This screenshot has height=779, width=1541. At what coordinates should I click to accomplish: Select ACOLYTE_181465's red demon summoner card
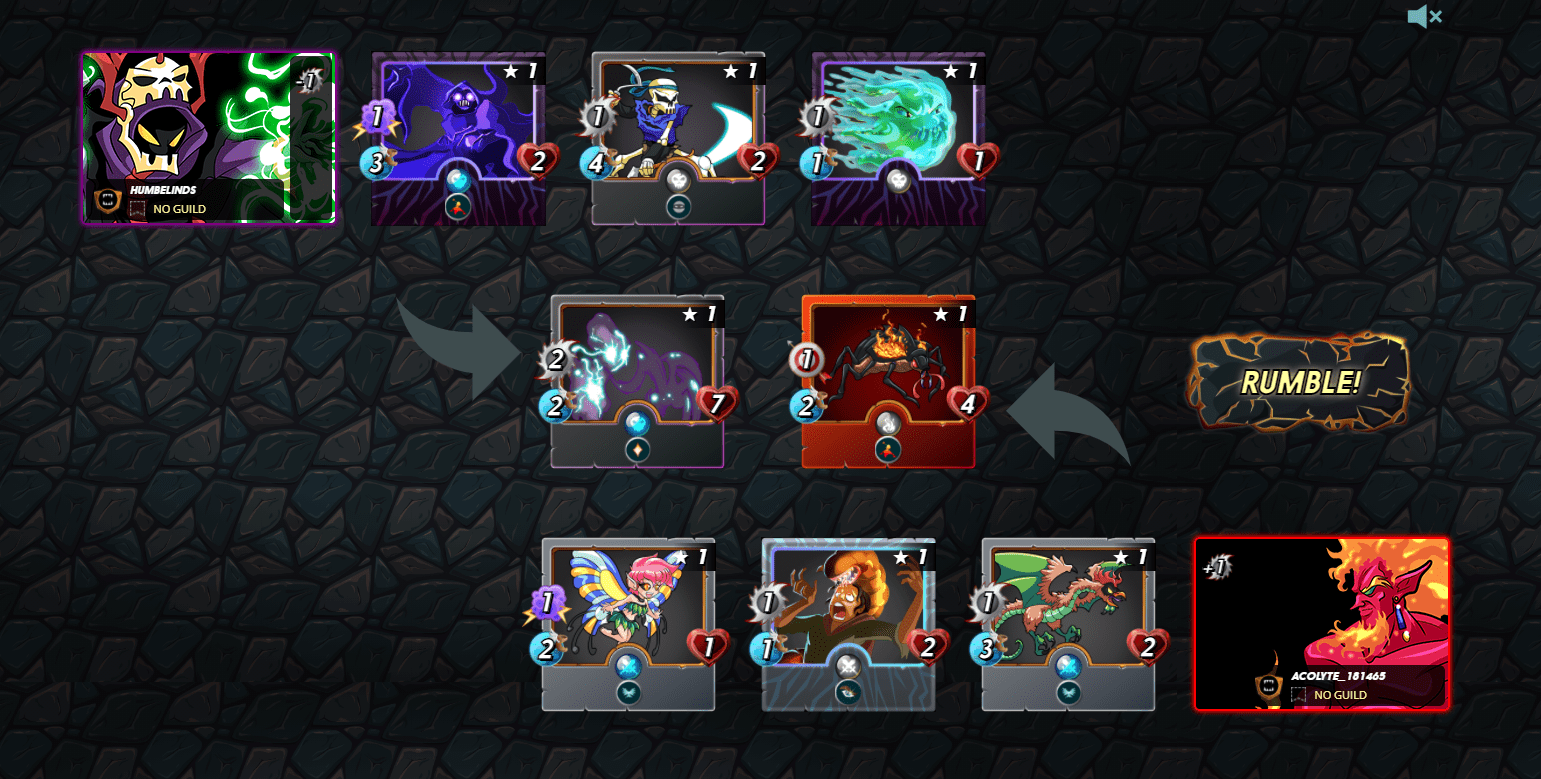point(1321,624)
